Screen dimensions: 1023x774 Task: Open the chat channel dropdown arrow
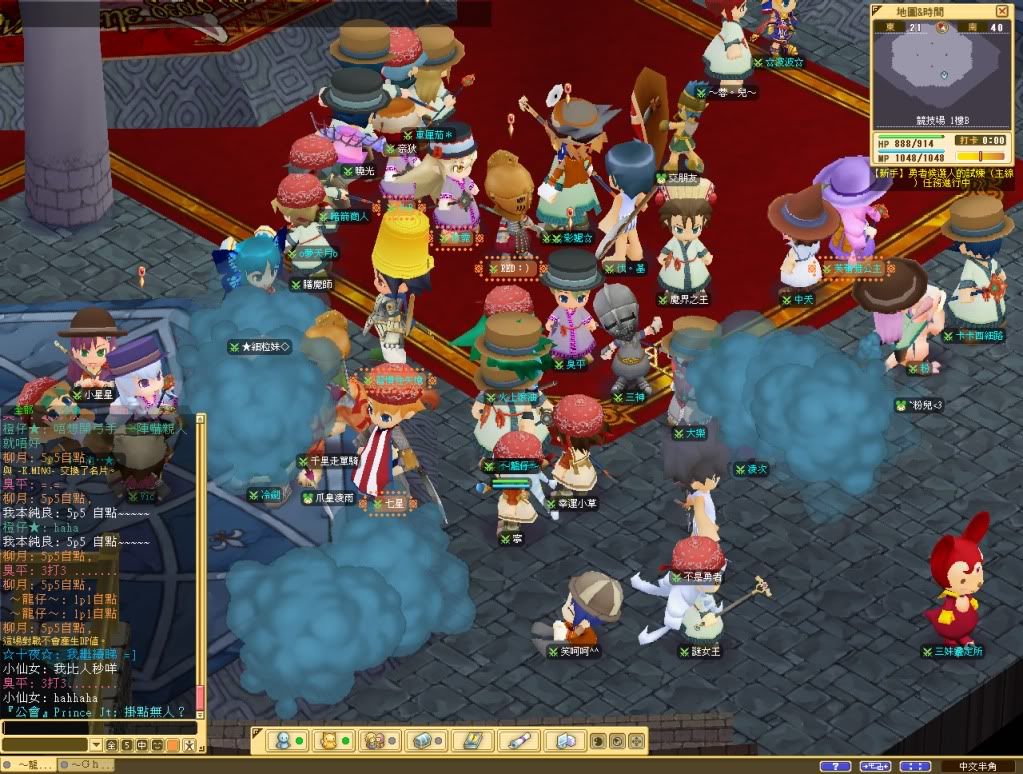97,745
